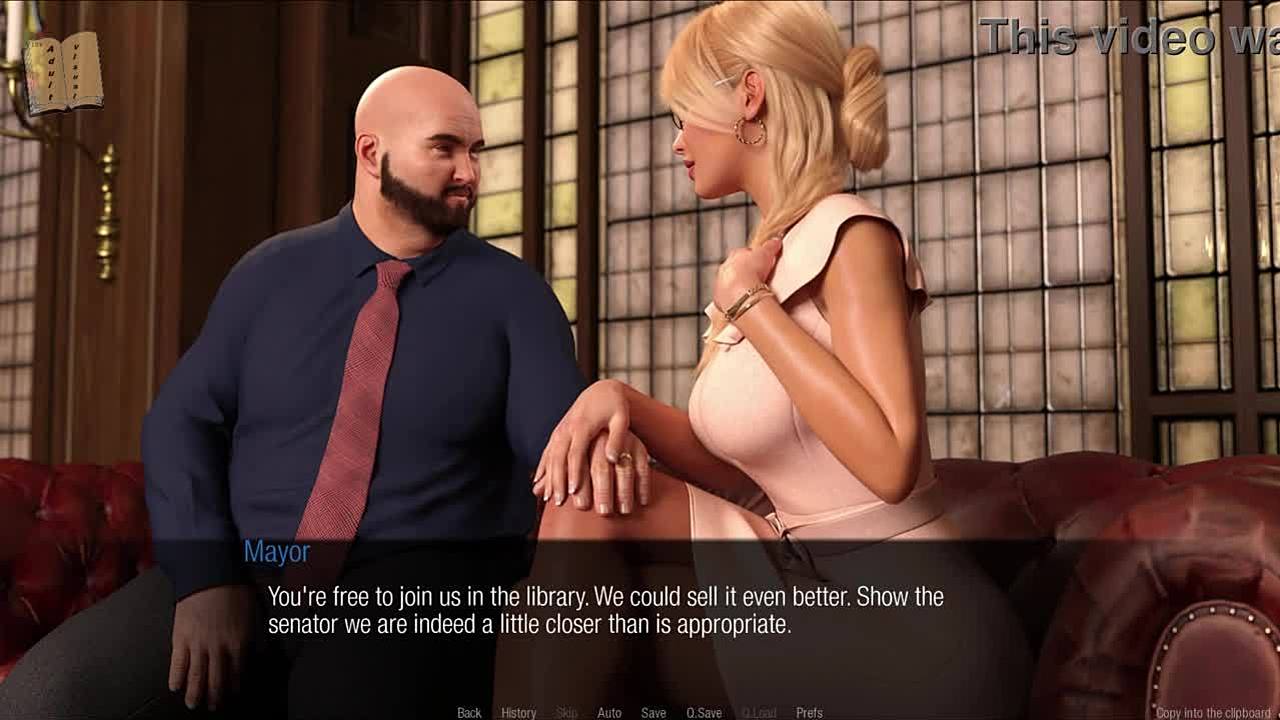
Task: Open the Prefs settings menu
Action: pos(809,713)
